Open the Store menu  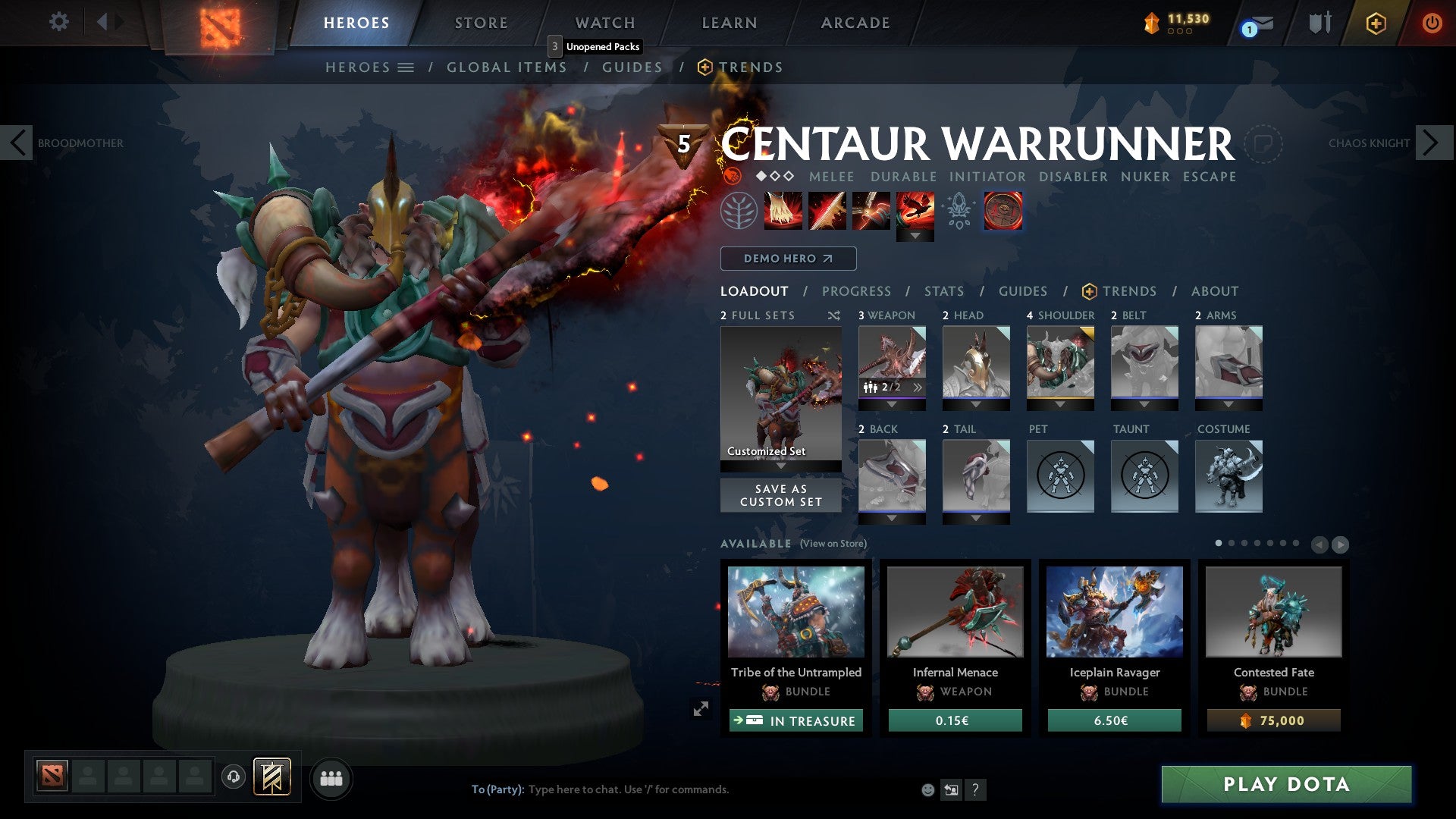(x=481, y=23)
